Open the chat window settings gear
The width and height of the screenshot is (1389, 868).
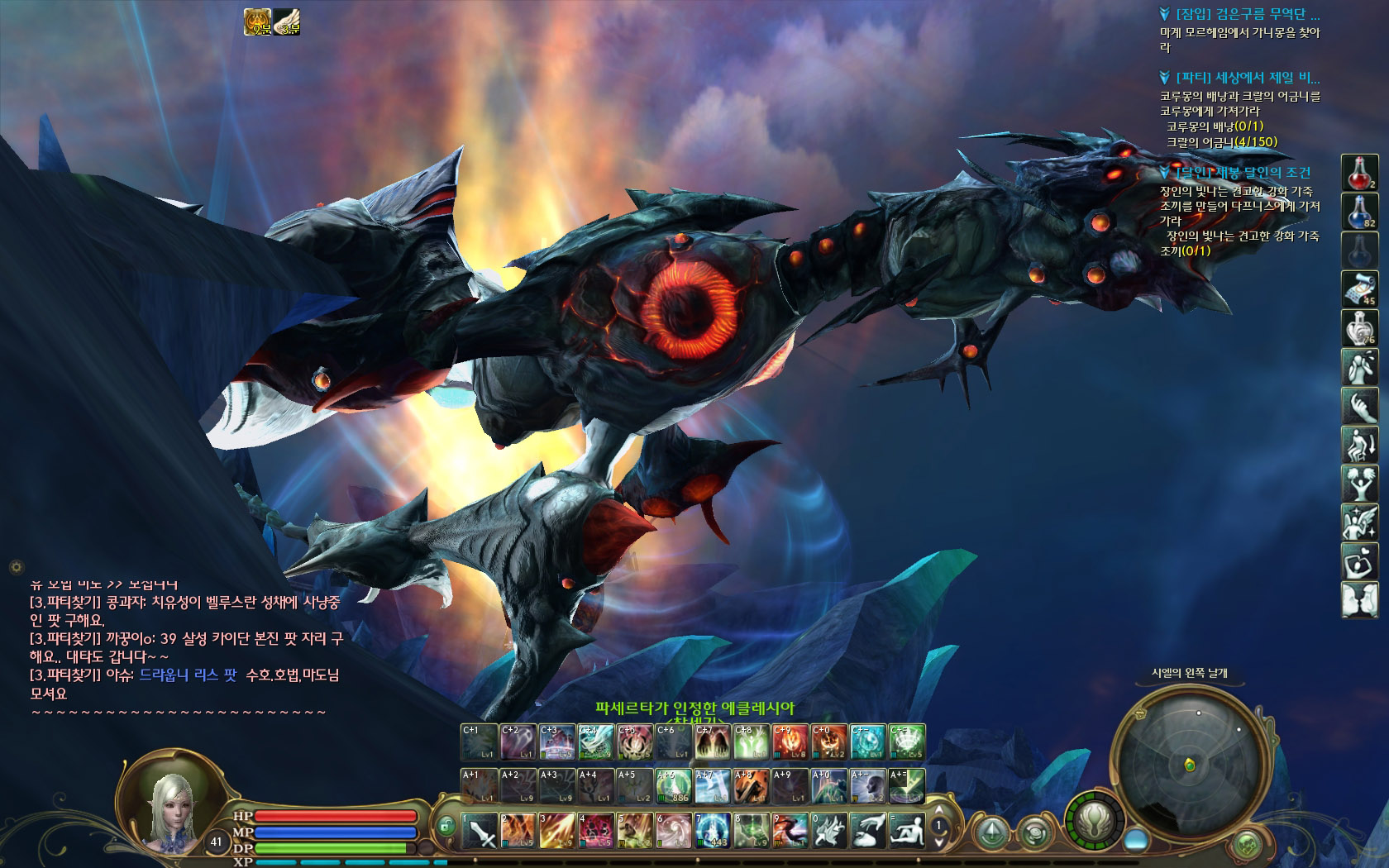click(x=15, y=567)
